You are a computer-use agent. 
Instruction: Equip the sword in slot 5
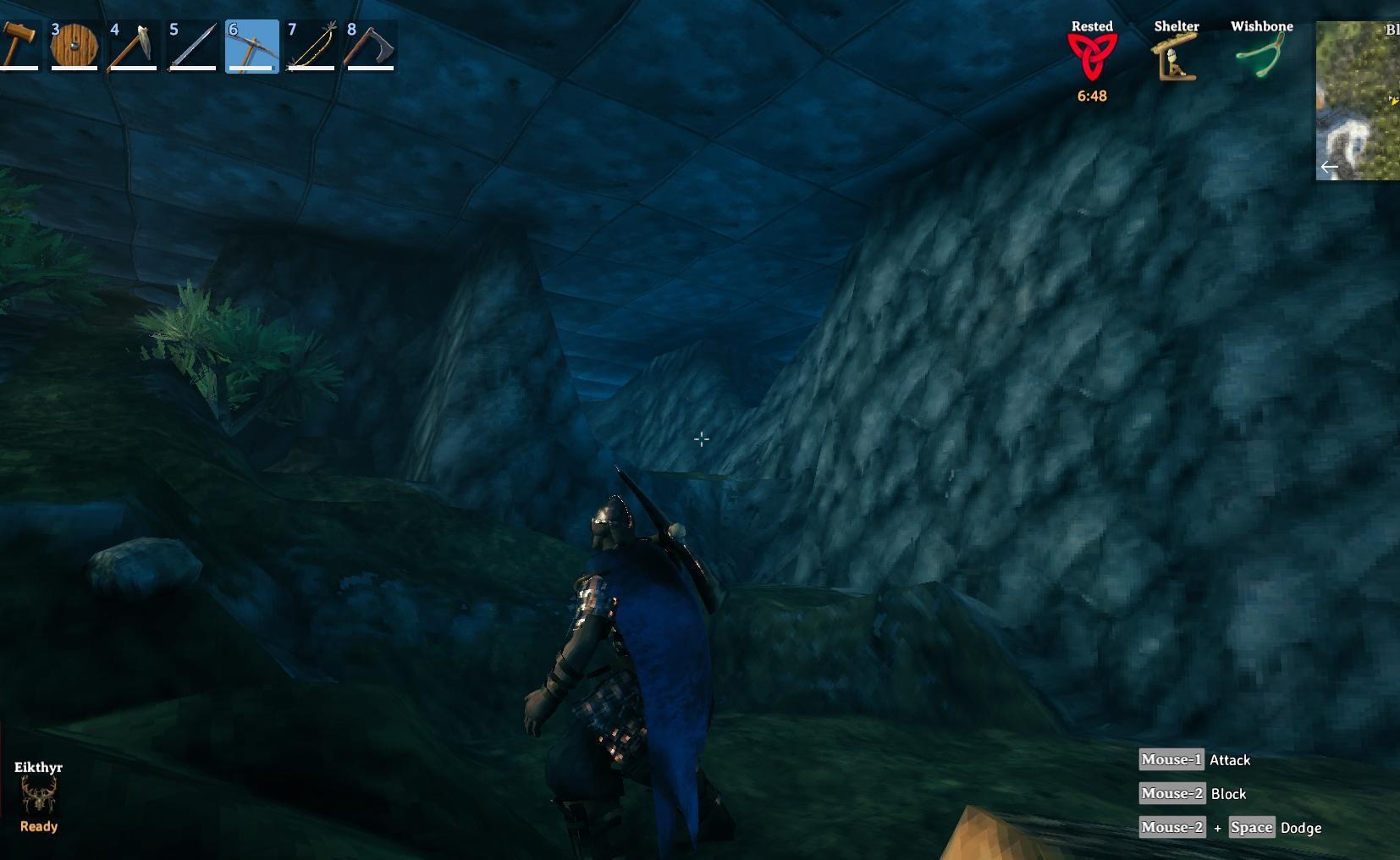click(193, 46)
